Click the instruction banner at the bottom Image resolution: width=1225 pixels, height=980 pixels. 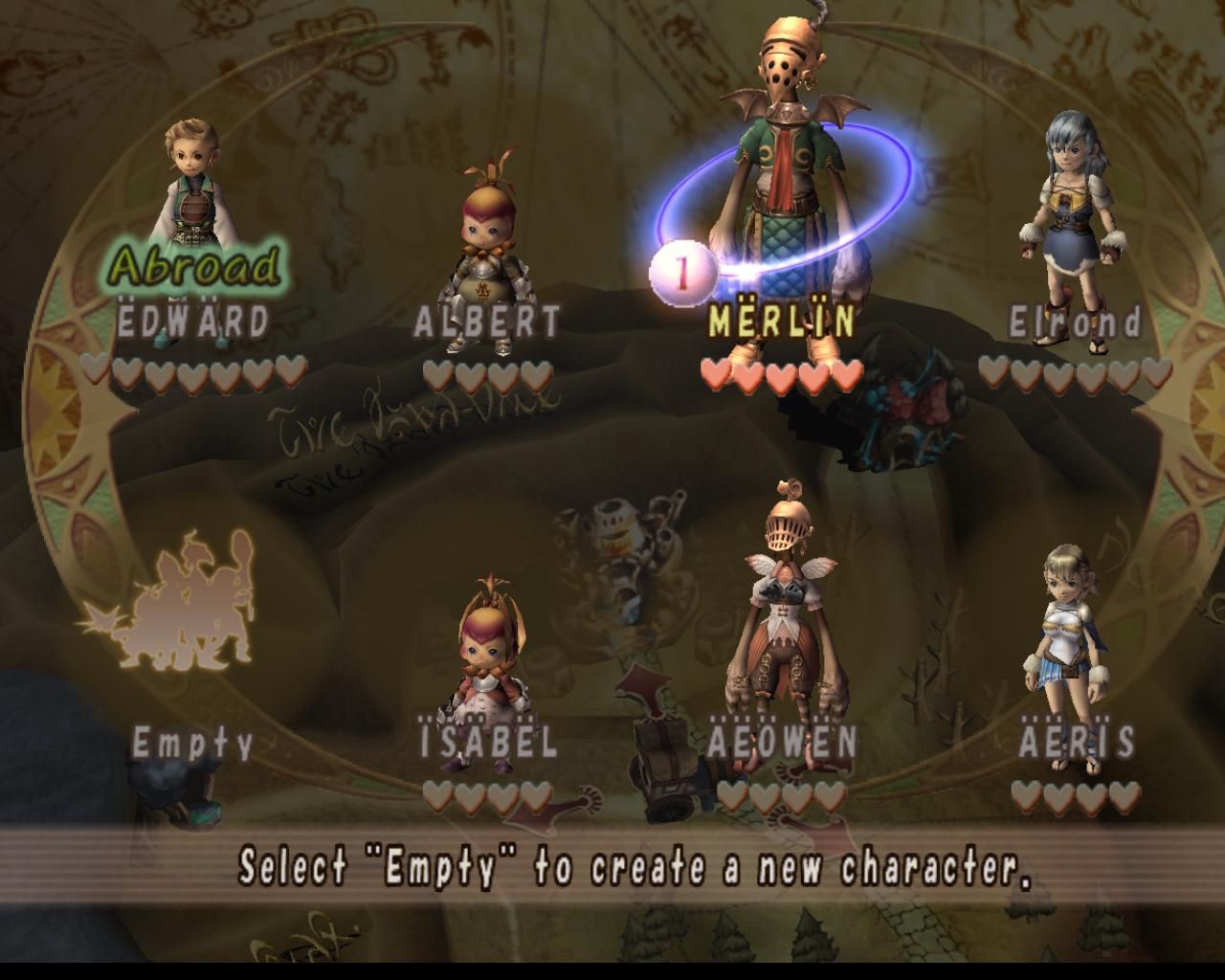click(612, 869)
